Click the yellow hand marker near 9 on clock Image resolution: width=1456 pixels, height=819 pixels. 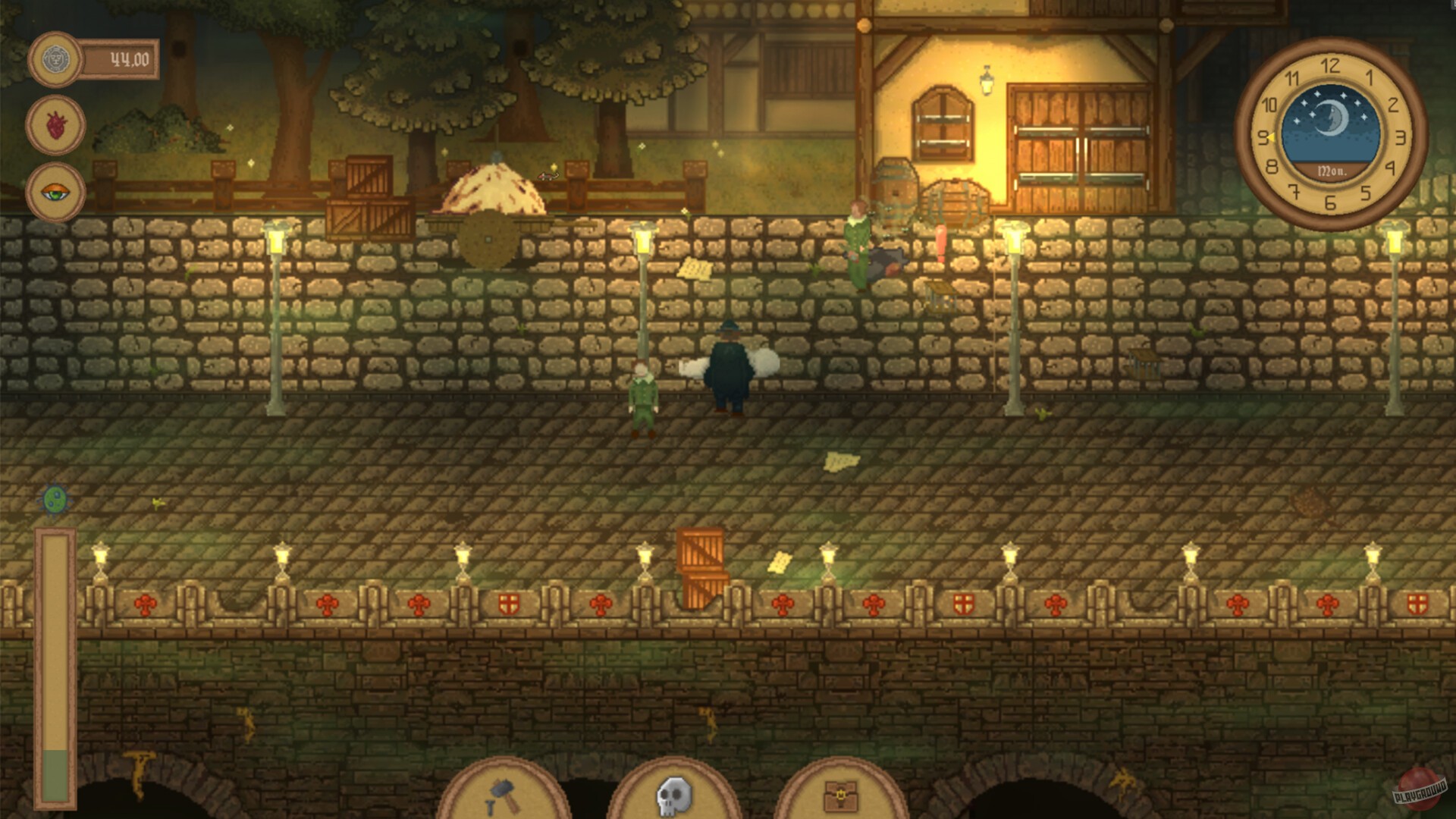coord(1270,139)
